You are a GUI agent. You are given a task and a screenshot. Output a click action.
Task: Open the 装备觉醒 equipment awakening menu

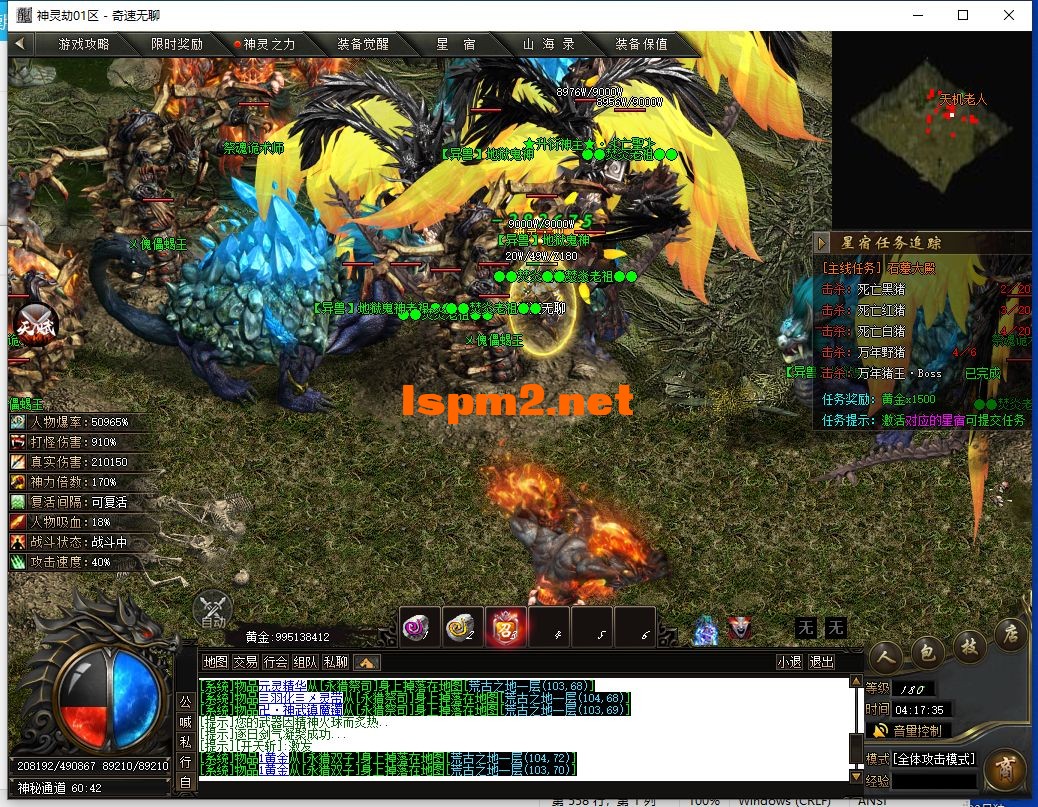(362, 44)
